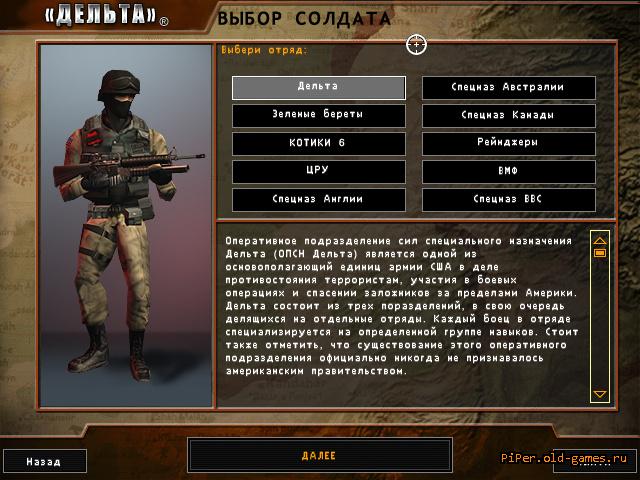
Task: Select Спецназ Австралии squad
Action: point(508,87)
